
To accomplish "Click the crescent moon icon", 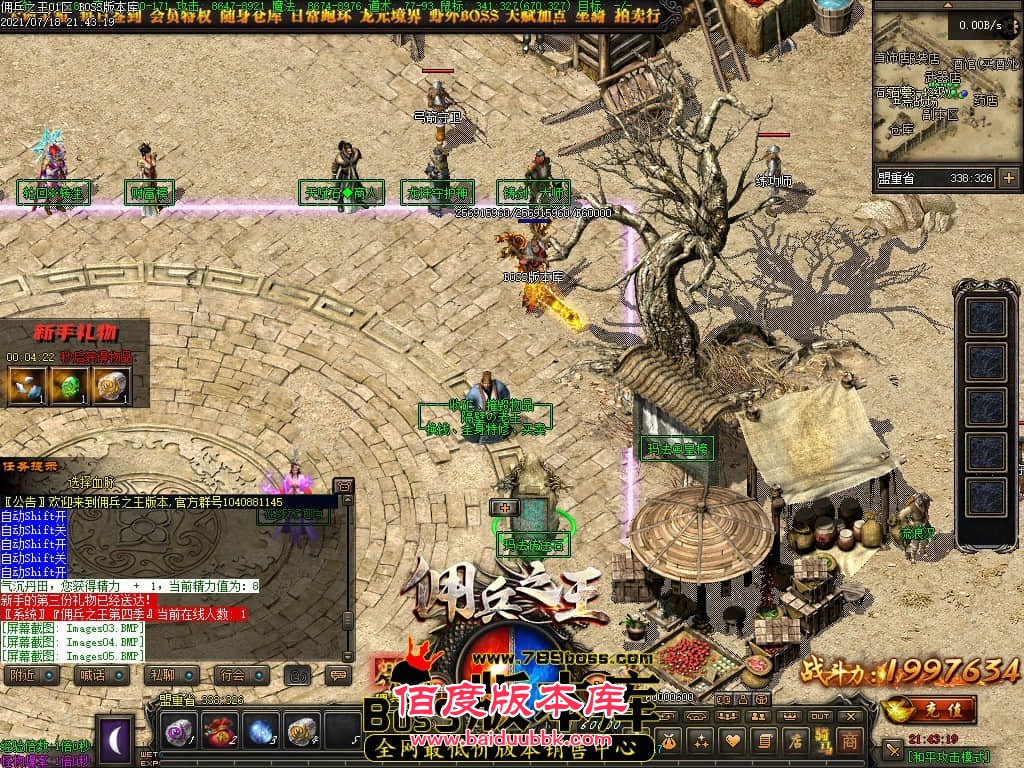I will (115, 740).
